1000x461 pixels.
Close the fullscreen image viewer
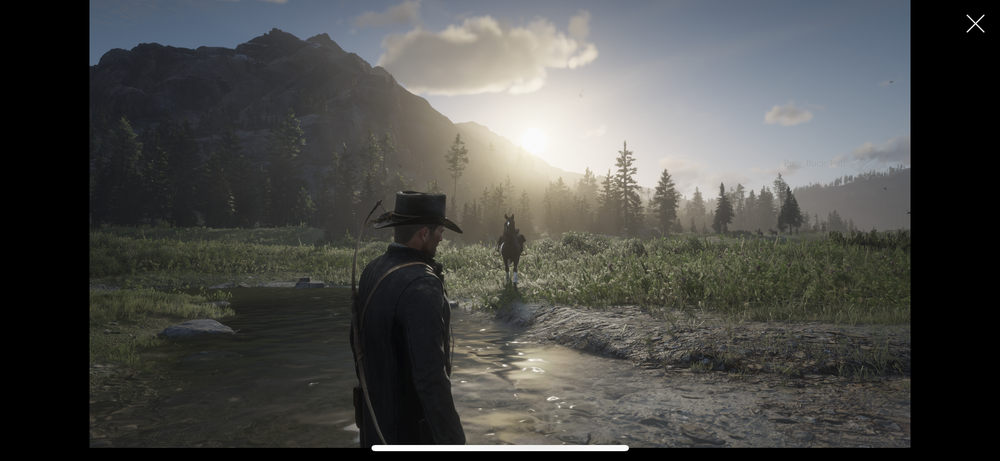click(x=975, y=24)
